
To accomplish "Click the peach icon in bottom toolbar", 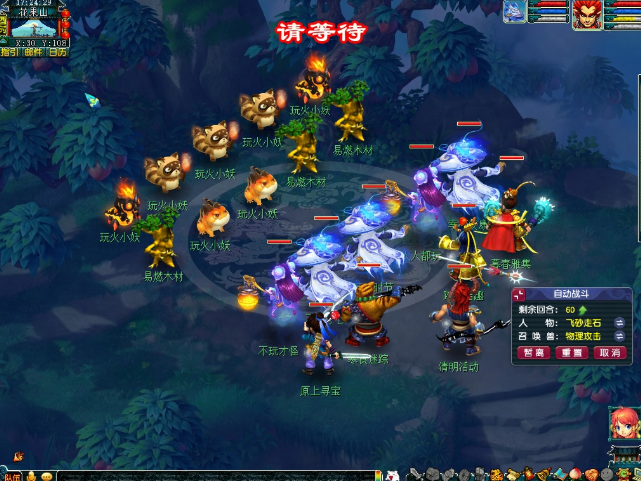I will pyautogui.click(x=574, y=474).
